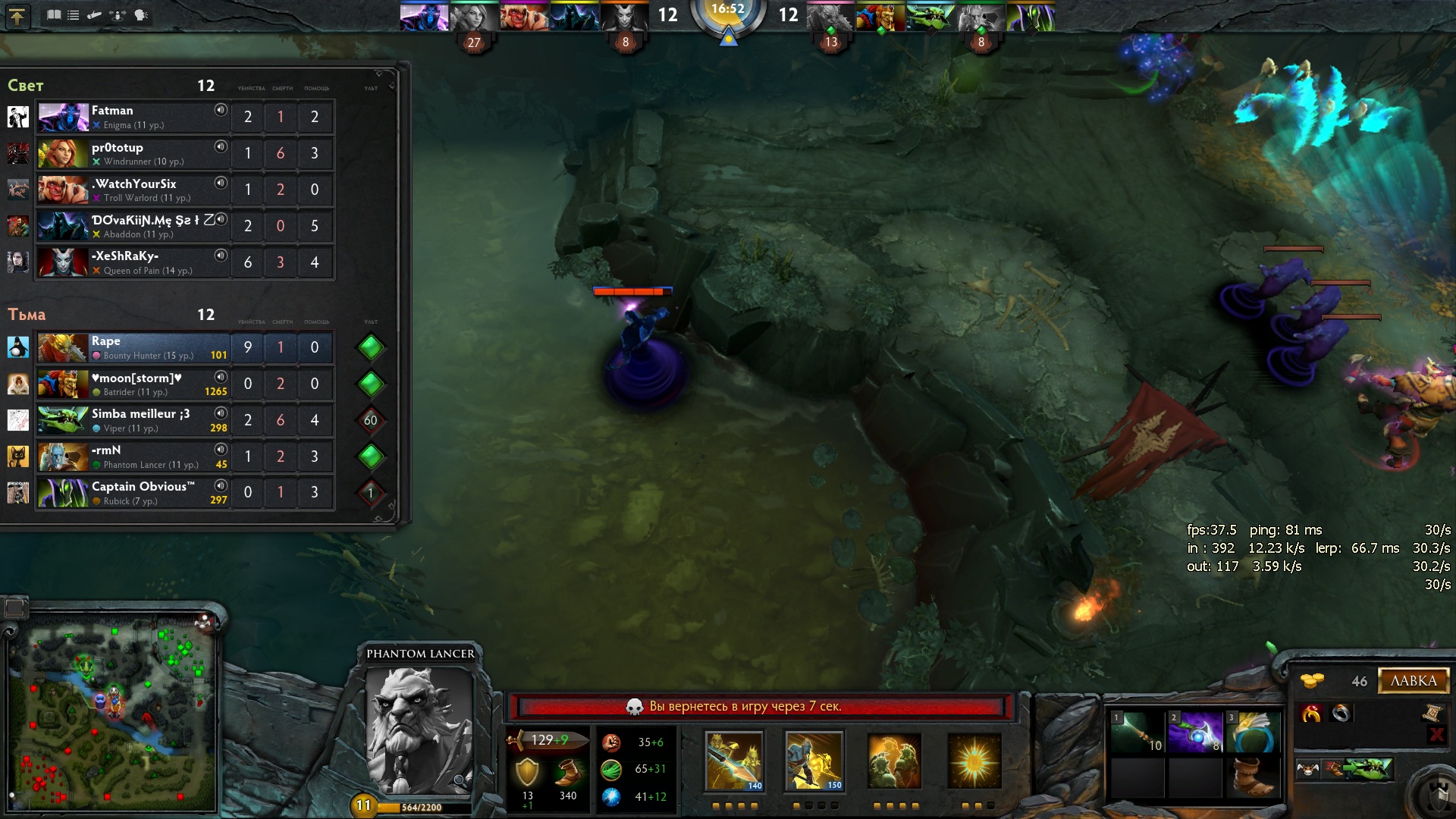Open the ЛАВКА shop button
Image resolution: width=1456 pixels, height=819 pixels.
point(1414,681)
